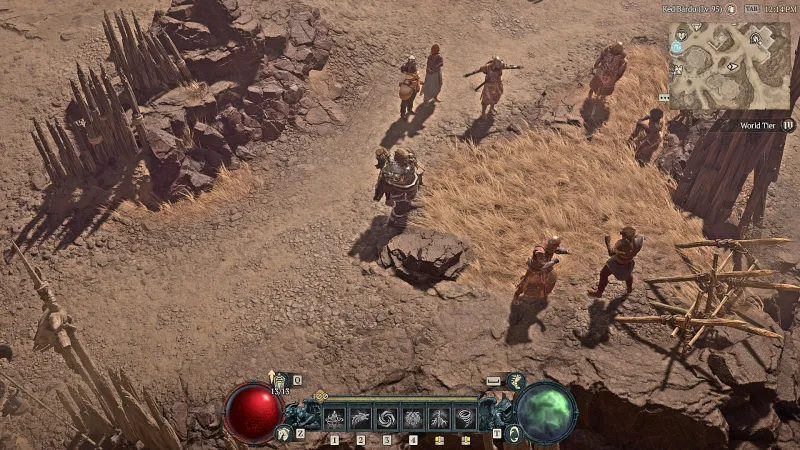This screenshot has height=450, width=800.
Task: Click the World Tier emblem
Action: [x=788, y=126]
